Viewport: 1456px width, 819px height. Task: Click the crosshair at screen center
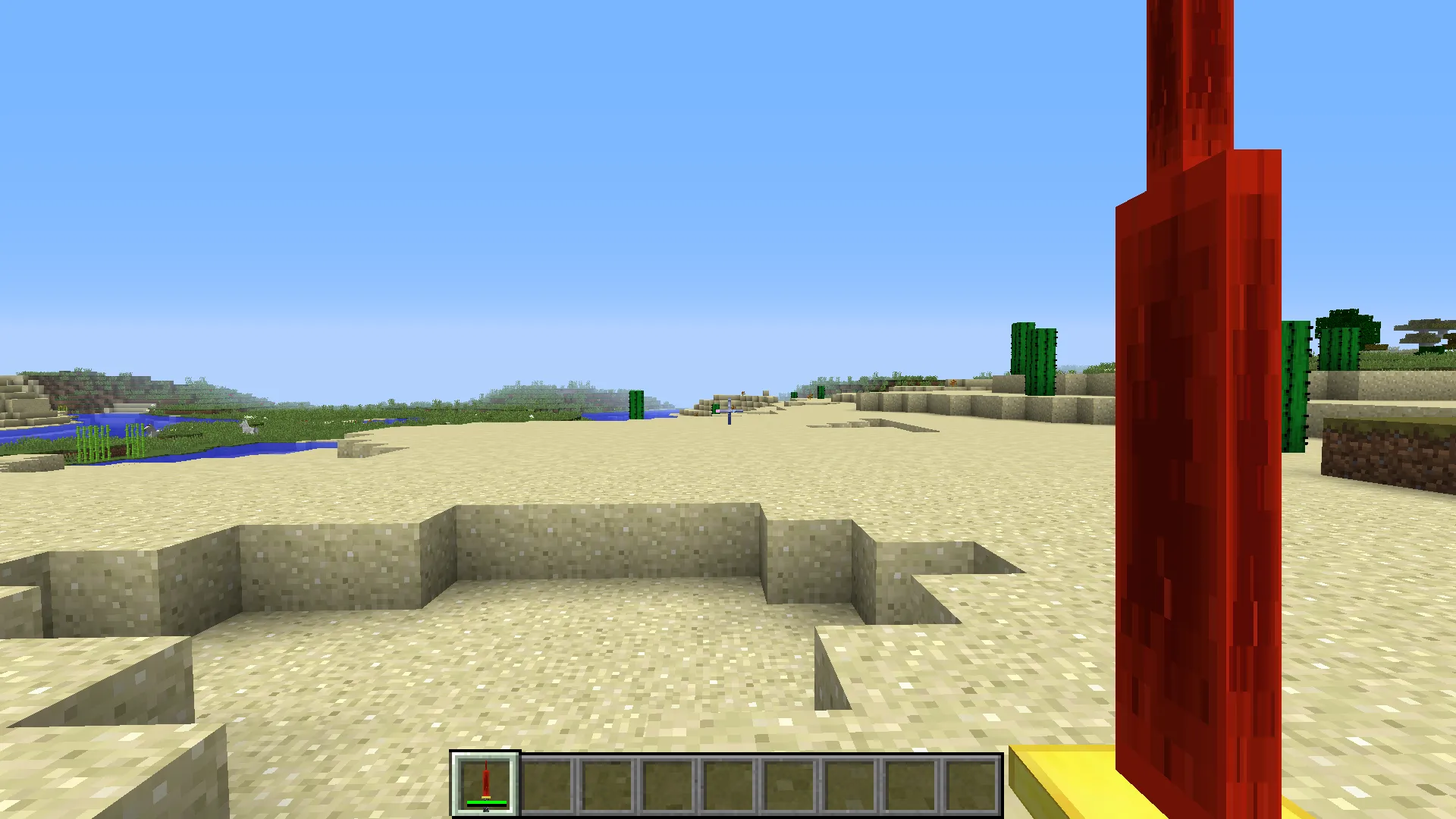728,409
